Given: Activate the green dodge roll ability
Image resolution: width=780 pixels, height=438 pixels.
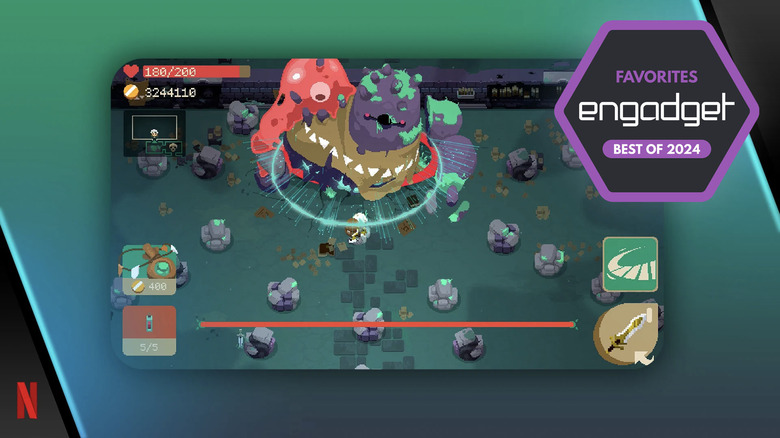Looking at the screenshot, I should click(629, 264).
